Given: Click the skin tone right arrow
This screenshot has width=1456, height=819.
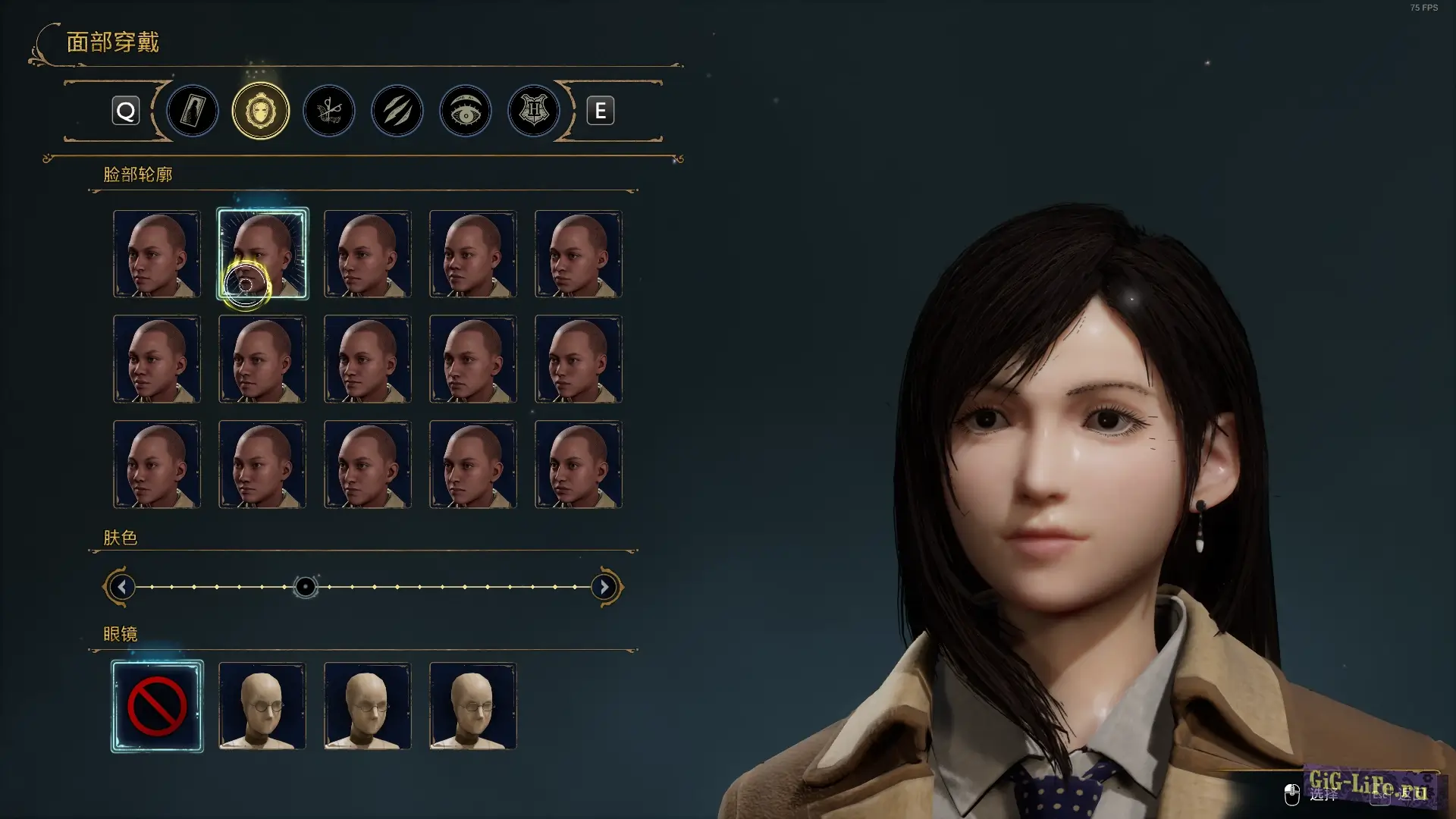Looking at the screenshot, I should (604, 587).
